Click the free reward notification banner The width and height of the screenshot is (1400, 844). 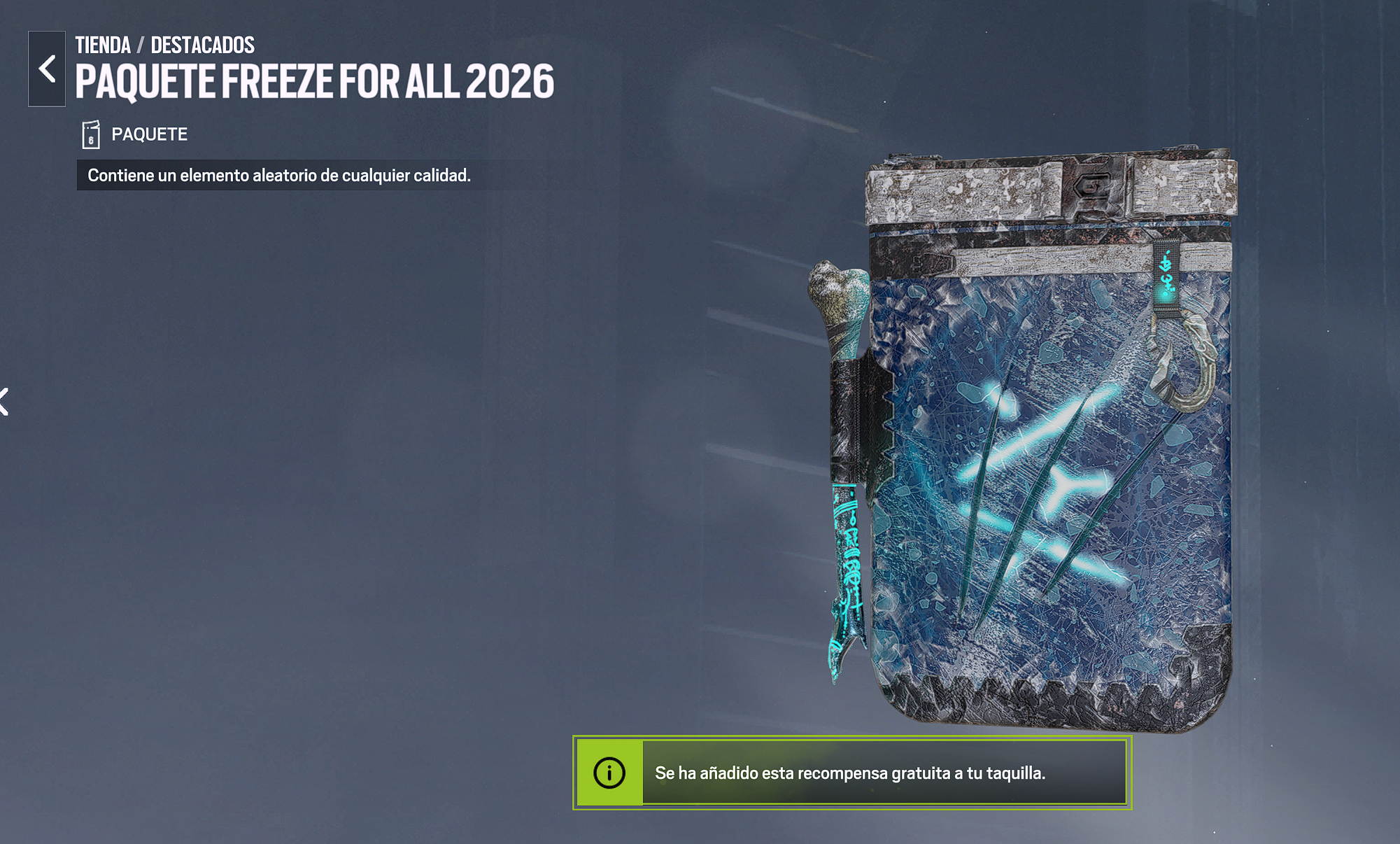pos(851,773)
